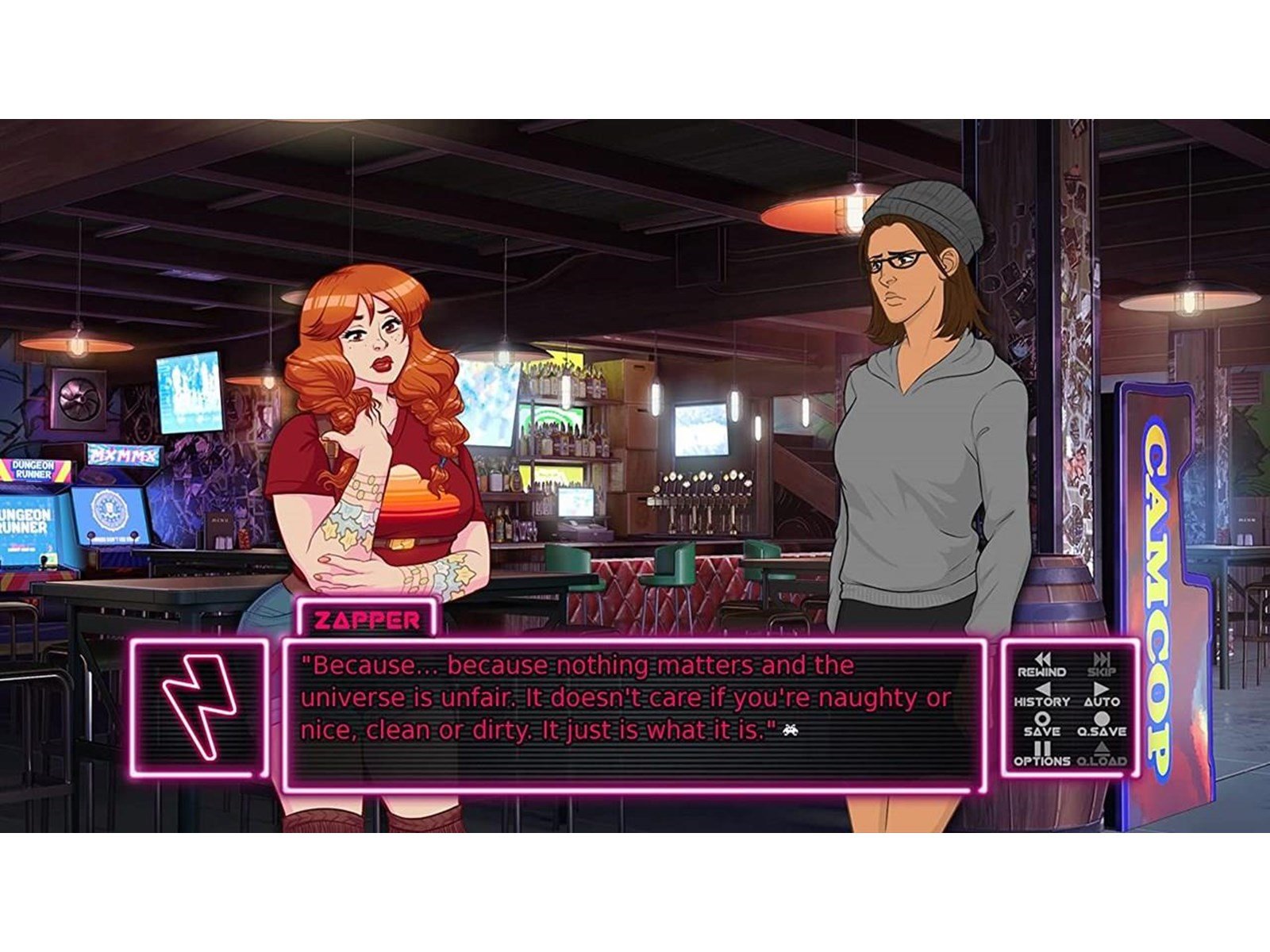Open Options via the pause icon

[x=1042, y=748]
